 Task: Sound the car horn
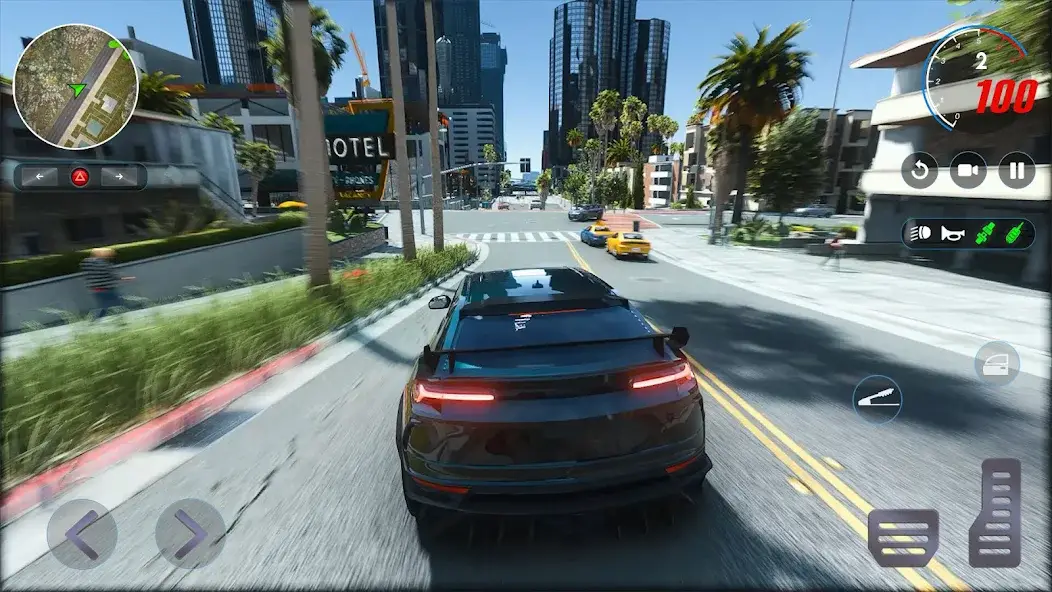tap(952, 234)
